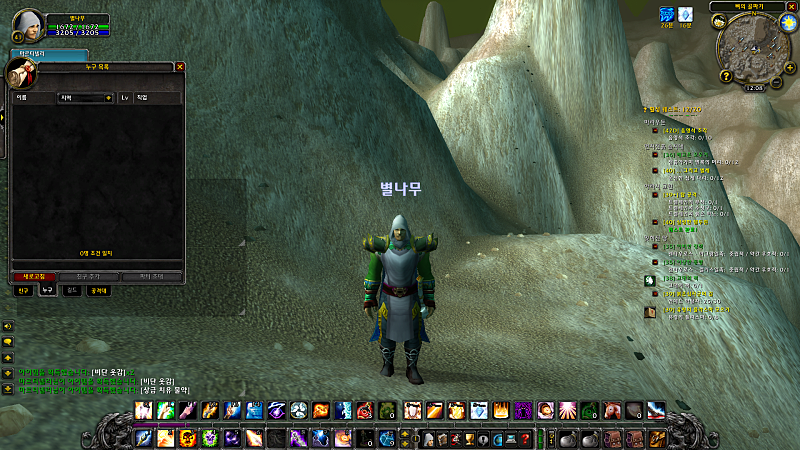This screenshot has height=450, width=800.
Task: Click the clock below the minimap
Action: 755,87
